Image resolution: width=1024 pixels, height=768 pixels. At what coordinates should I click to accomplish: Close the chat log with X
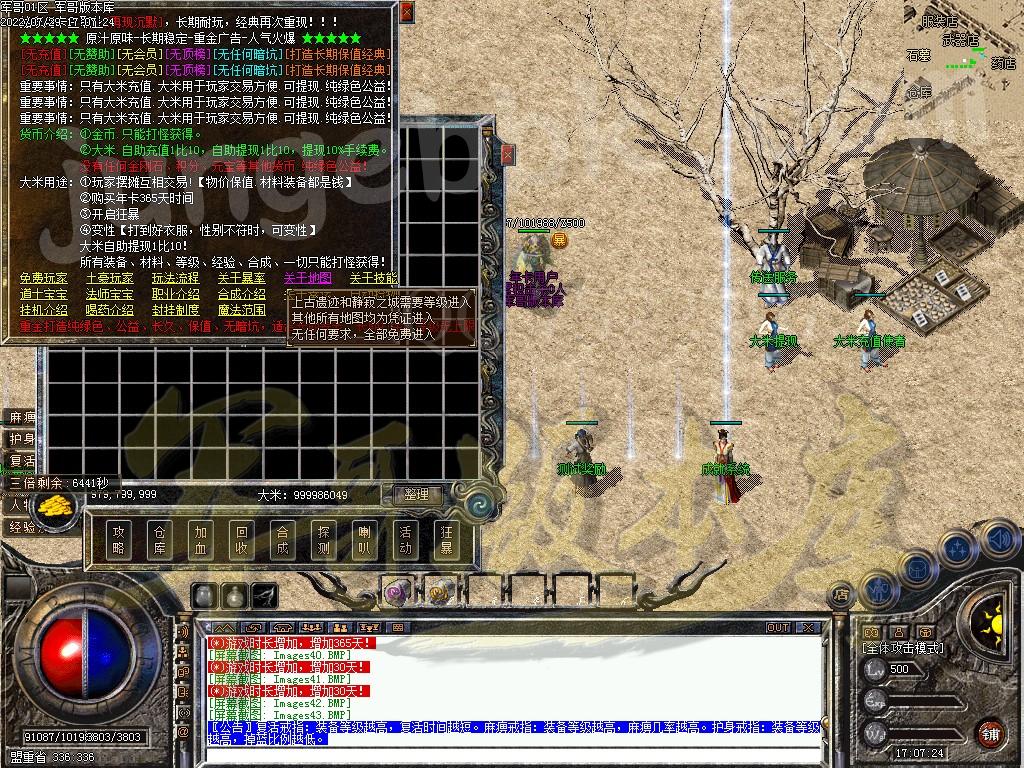point(808,628)
